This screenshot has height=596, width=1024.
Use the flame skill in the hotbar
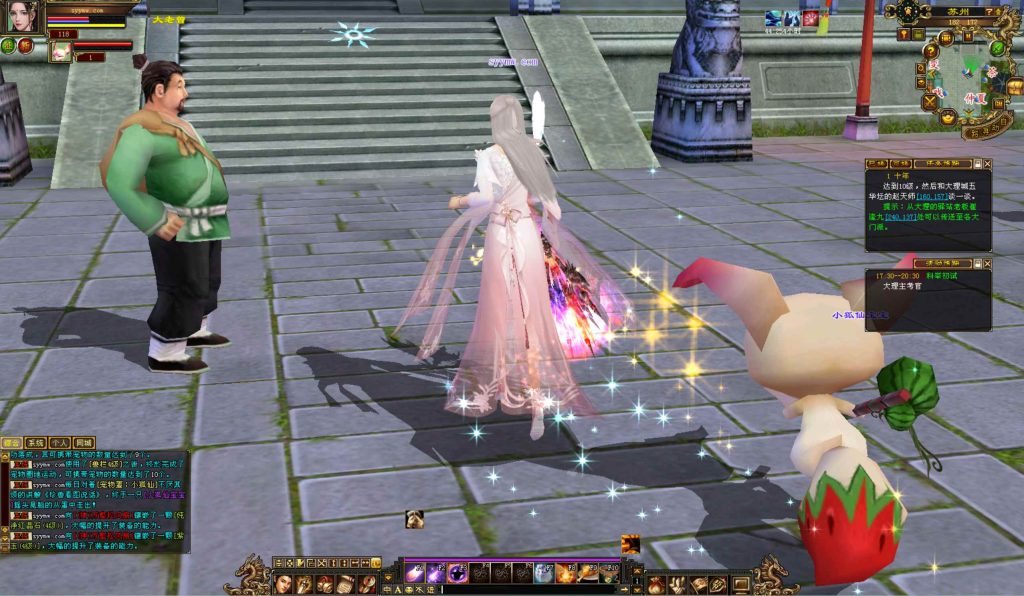[x=565, y=573]
